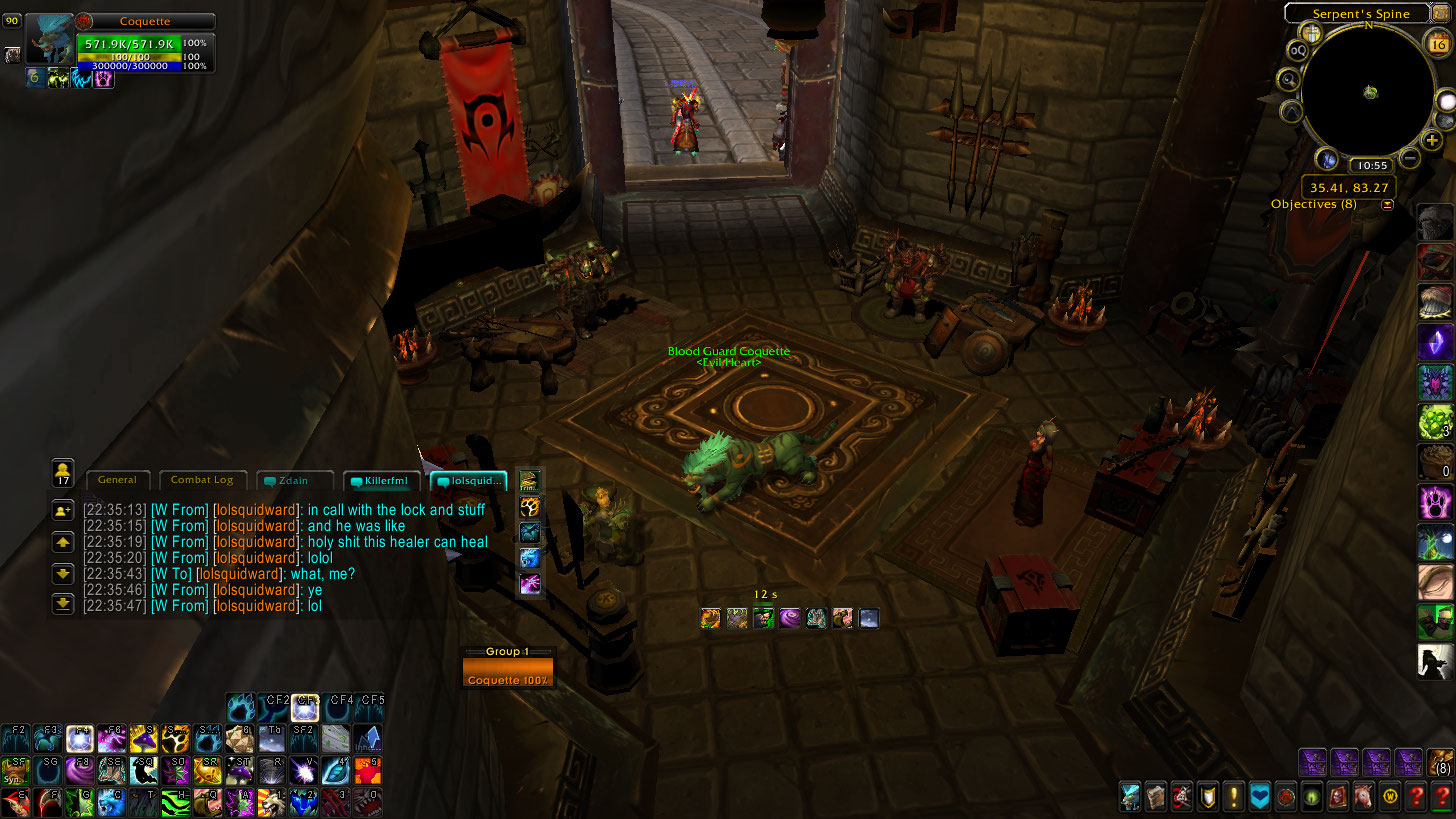Open the backpack bag showing (8)

(1441, 763)
